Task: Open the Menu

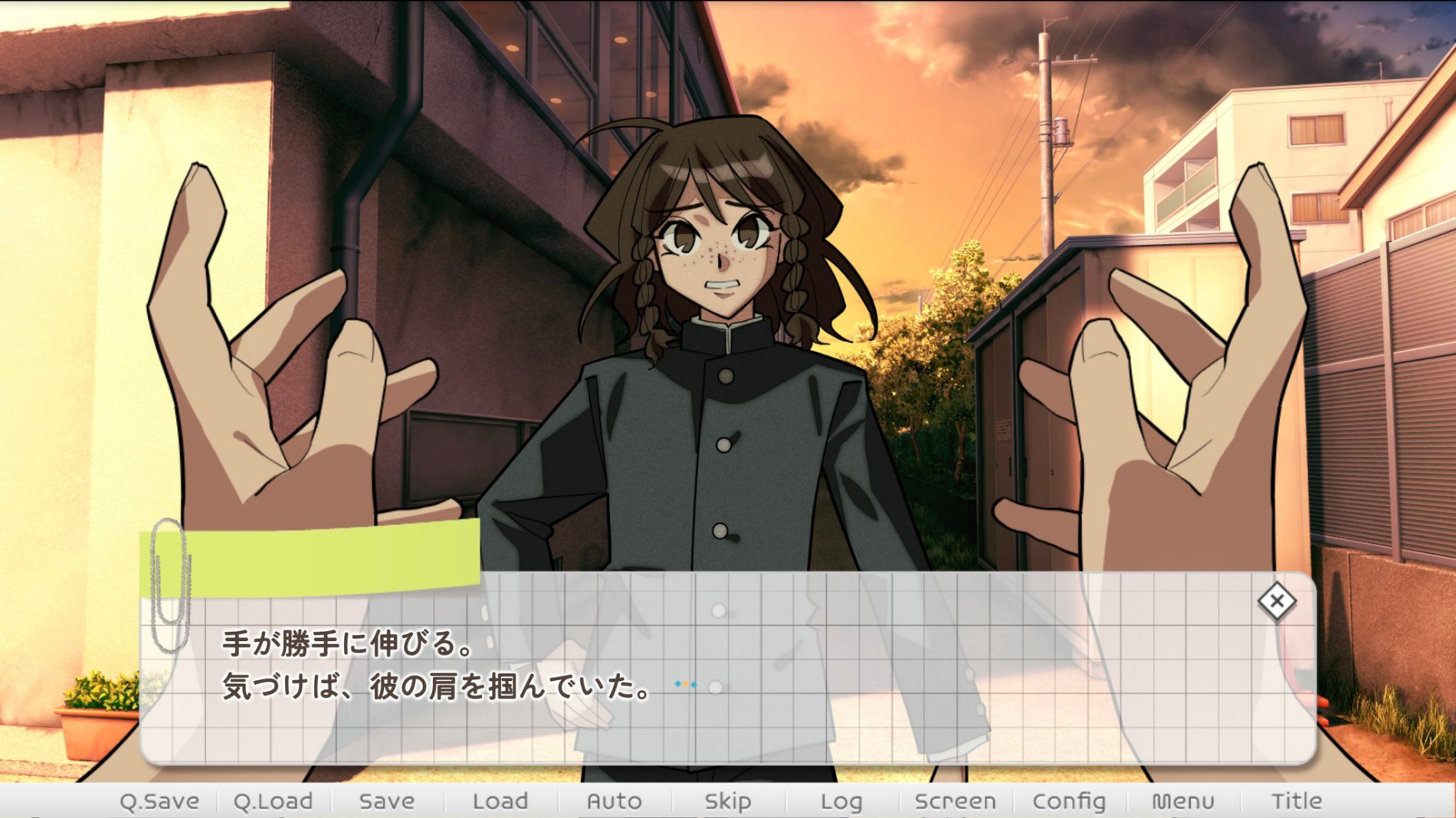Action: [x=1182, y=801]
